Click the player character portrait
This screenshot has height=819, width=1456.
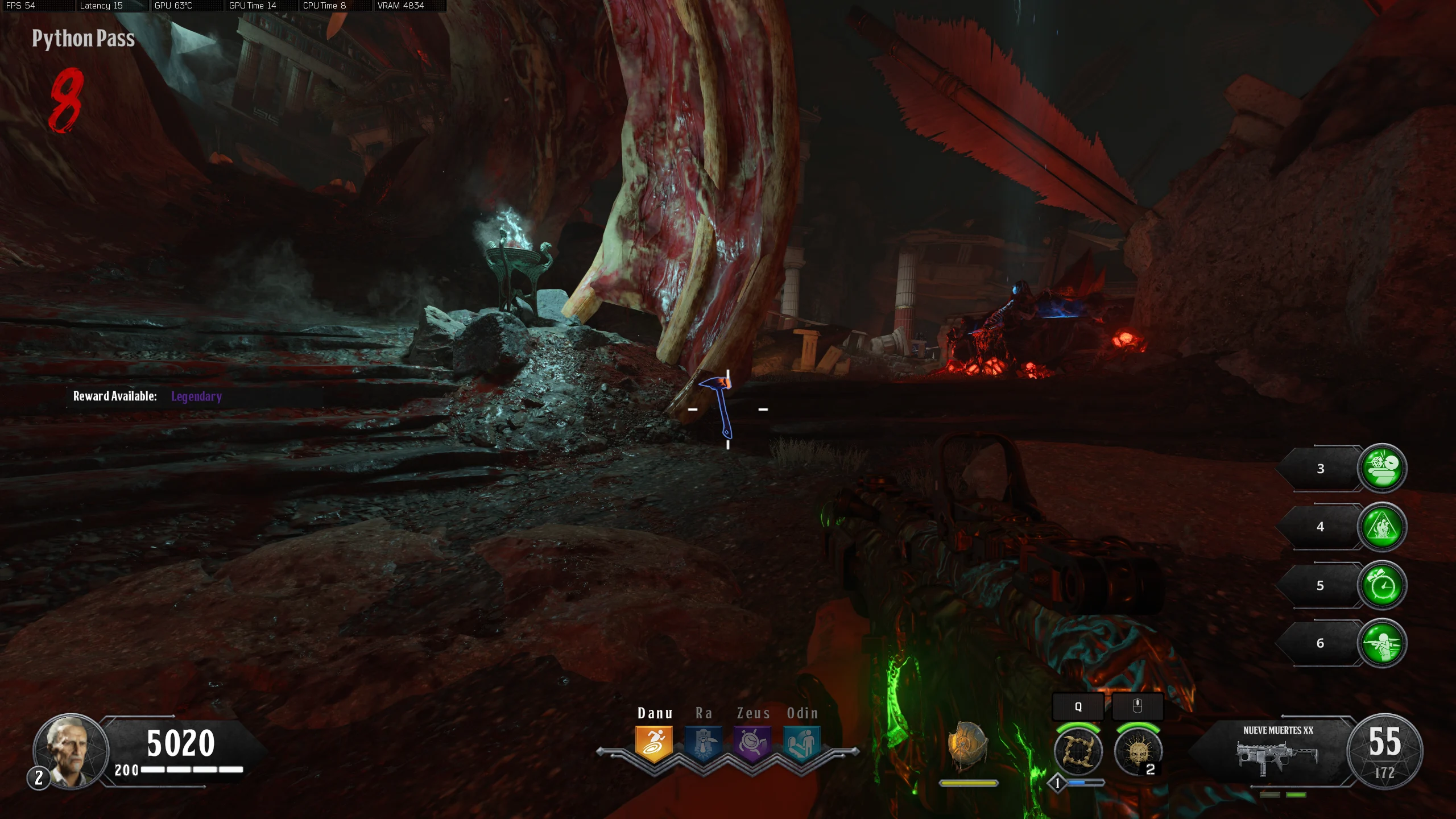pos(71,751)
